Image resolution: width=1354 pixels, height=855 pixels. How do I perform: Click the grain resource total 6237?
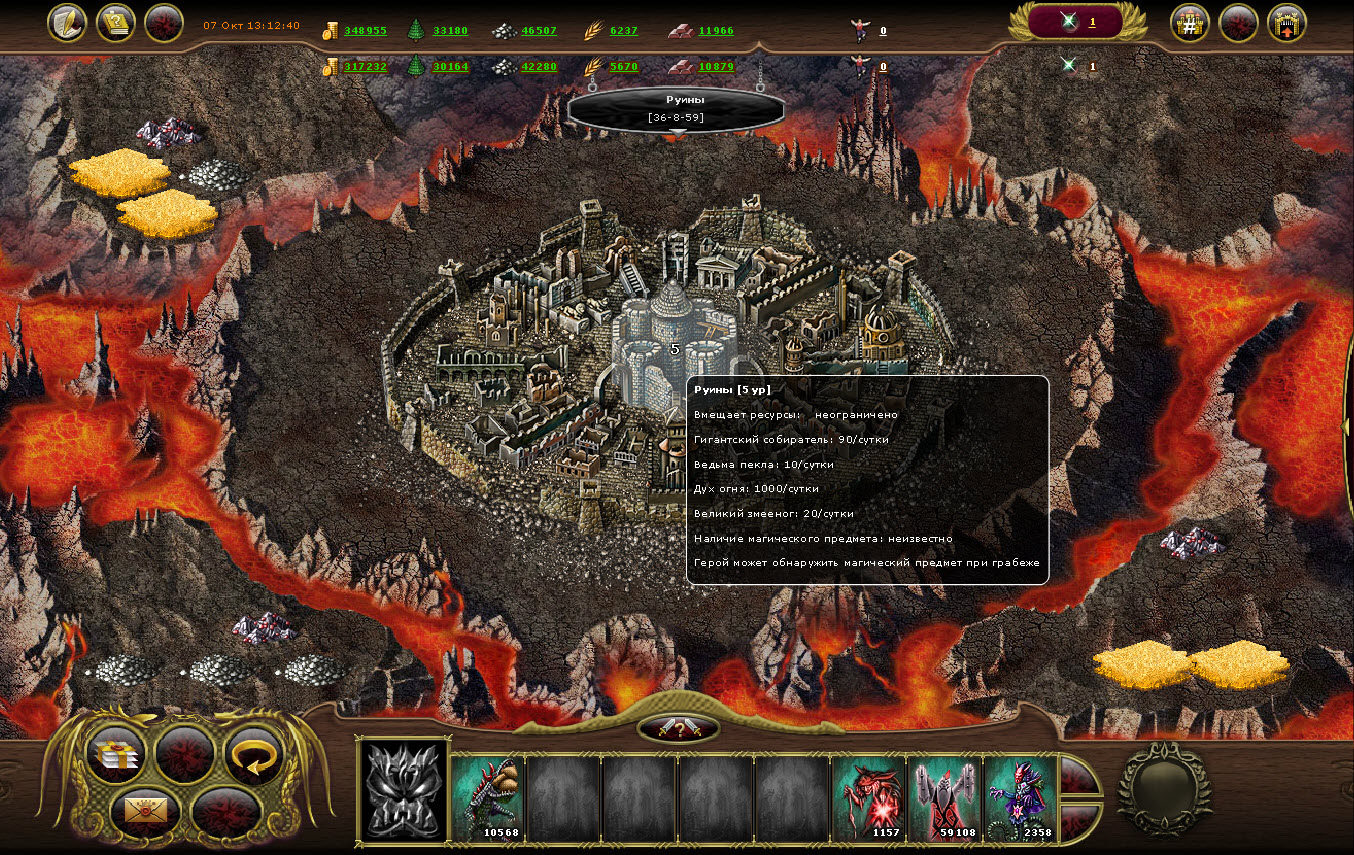coord(624,31)
